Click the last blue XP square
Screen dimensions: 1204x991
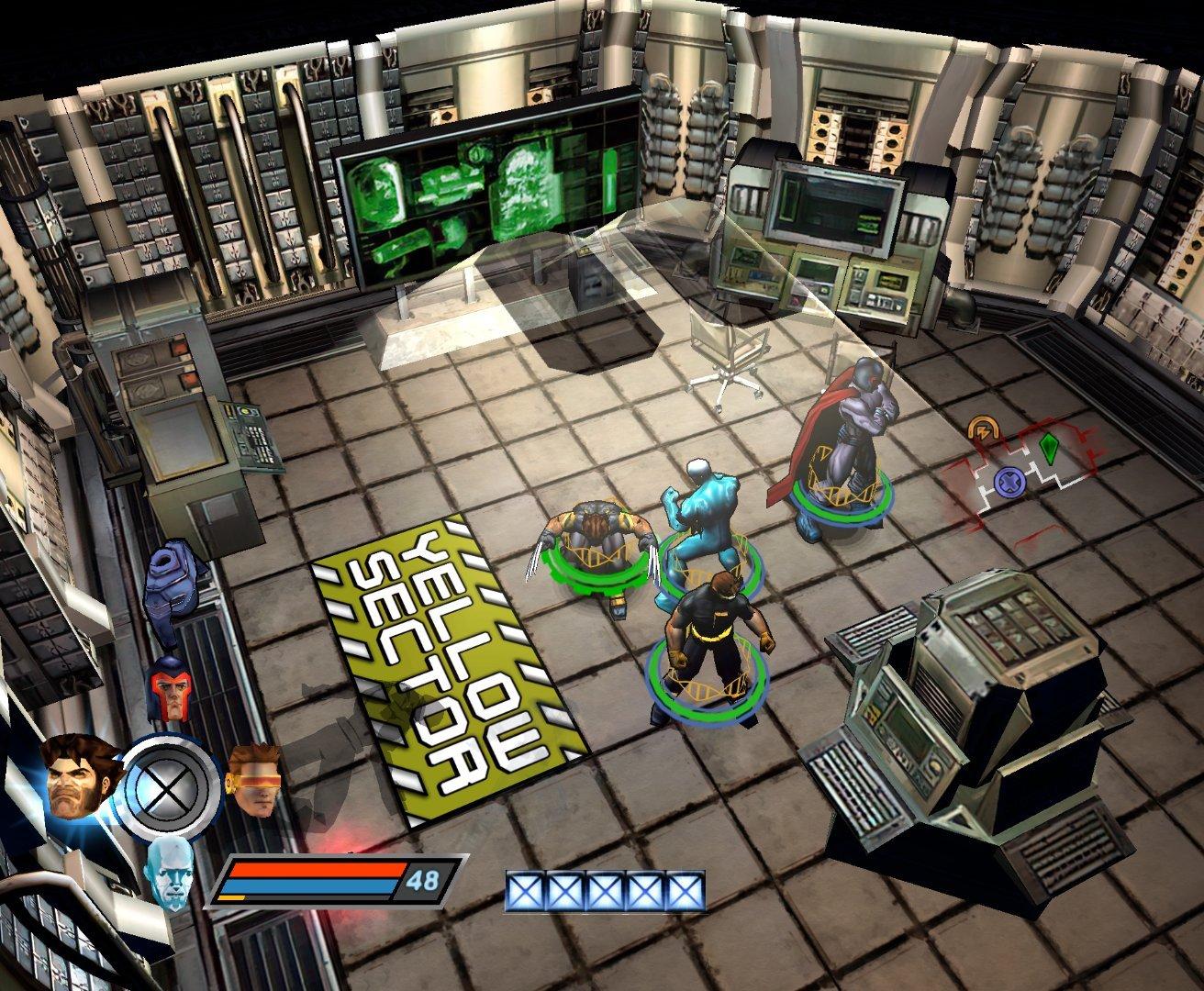(686, 888)
